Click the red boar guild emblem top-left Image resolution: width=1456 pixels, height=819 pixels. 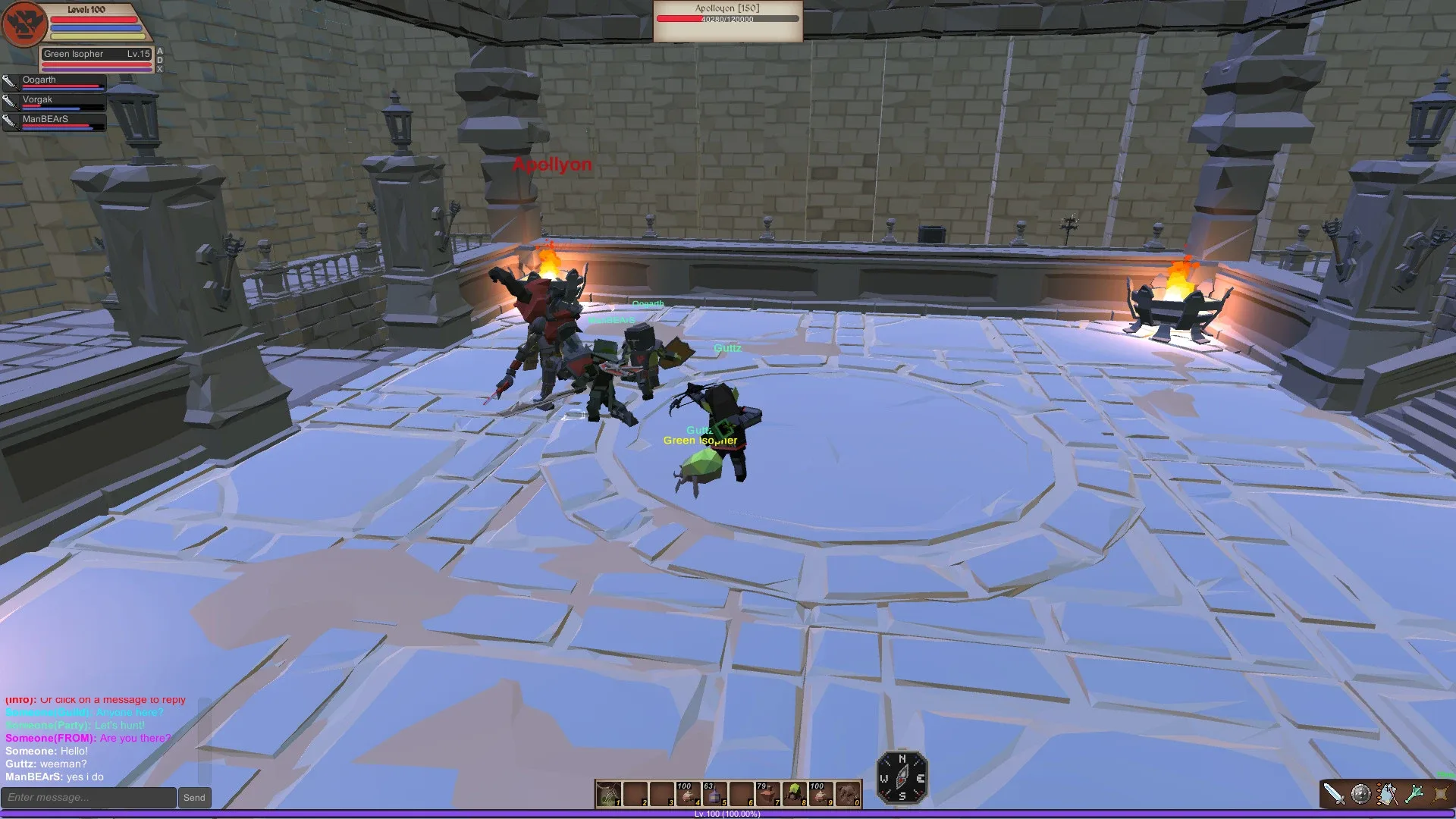[x=24, y=24]
